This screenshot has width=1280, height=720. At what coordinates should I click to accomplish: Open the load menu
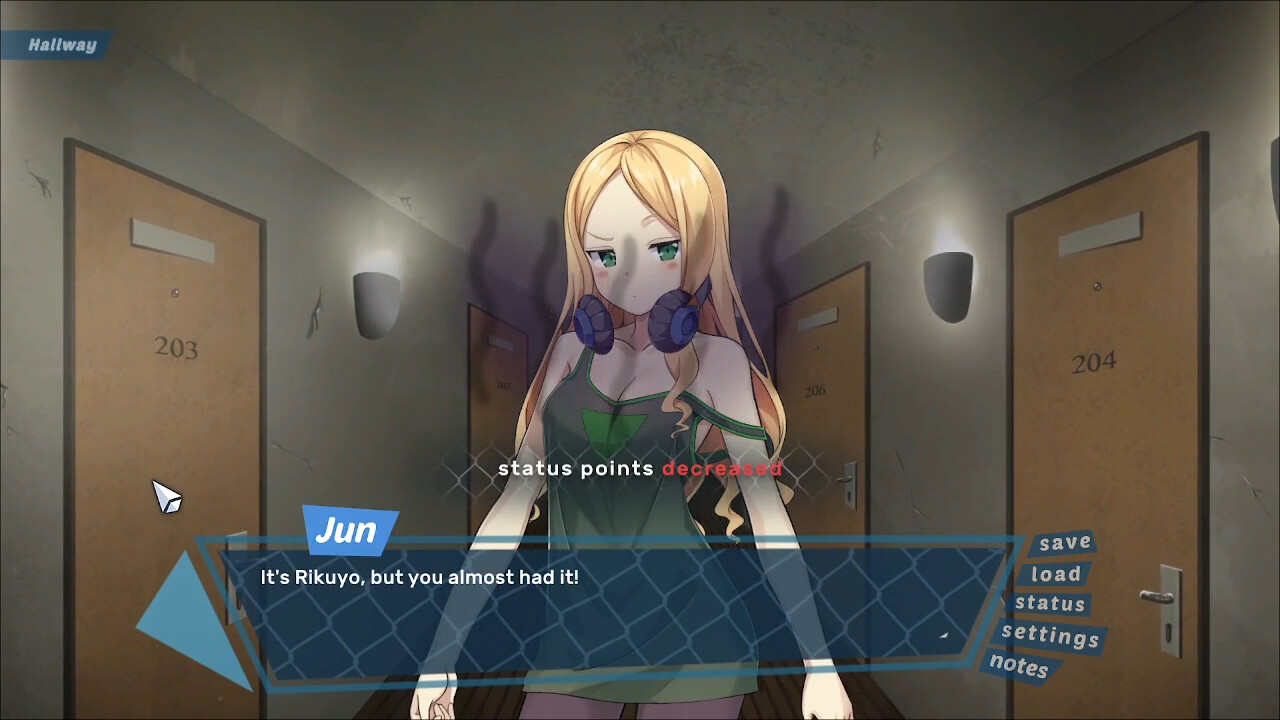pos(1054,573)
